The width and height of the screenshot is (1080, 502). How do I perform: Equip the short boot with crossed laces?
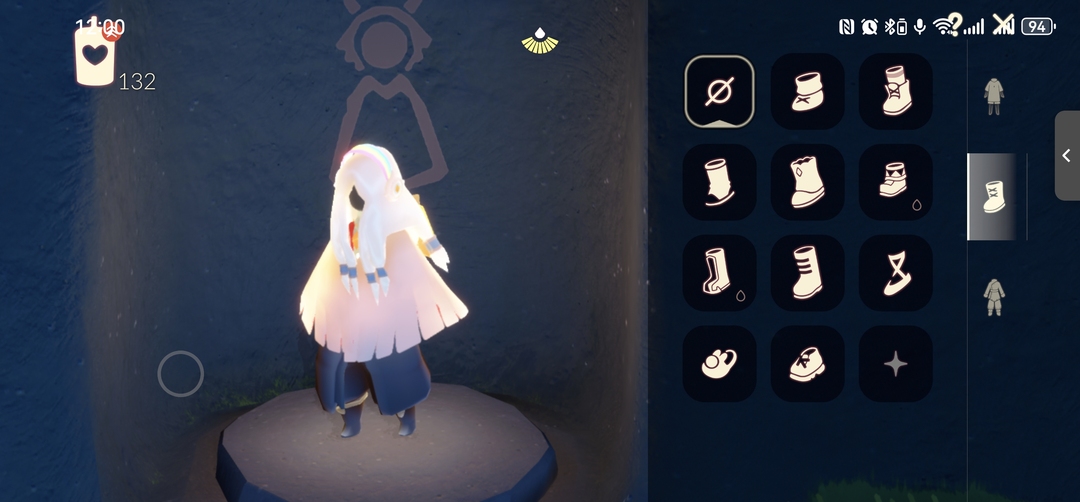click(808, 92)
